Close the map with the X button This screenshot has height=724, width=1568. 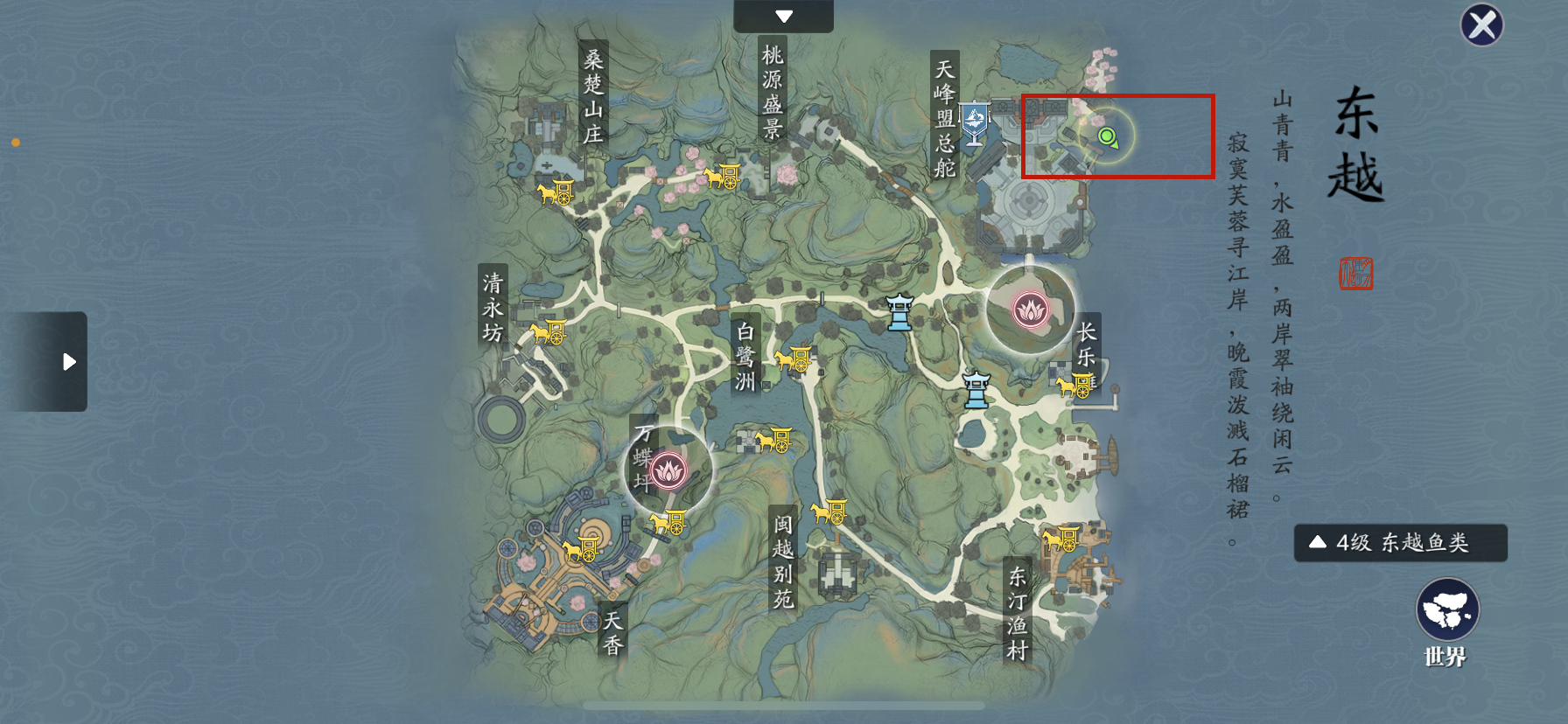pos(1481,25)
